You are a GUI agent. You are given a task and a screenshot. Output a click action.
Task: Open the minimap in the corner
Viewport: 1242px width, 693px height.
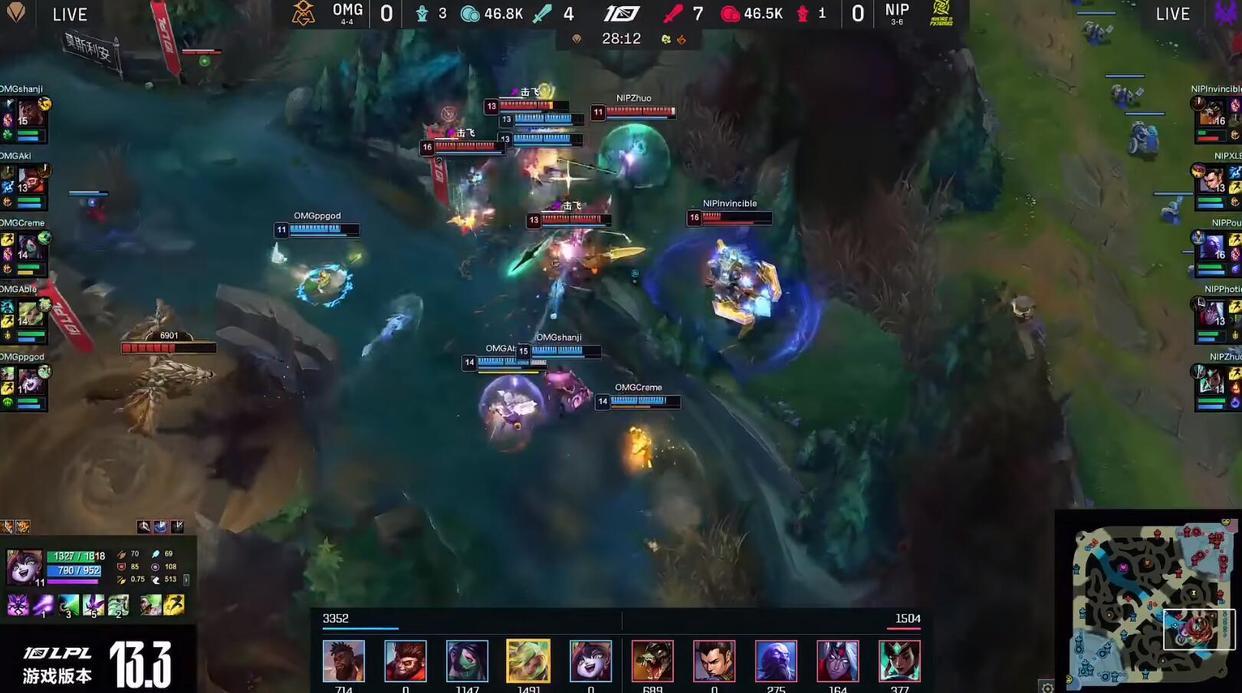[x=1147, y=602]
